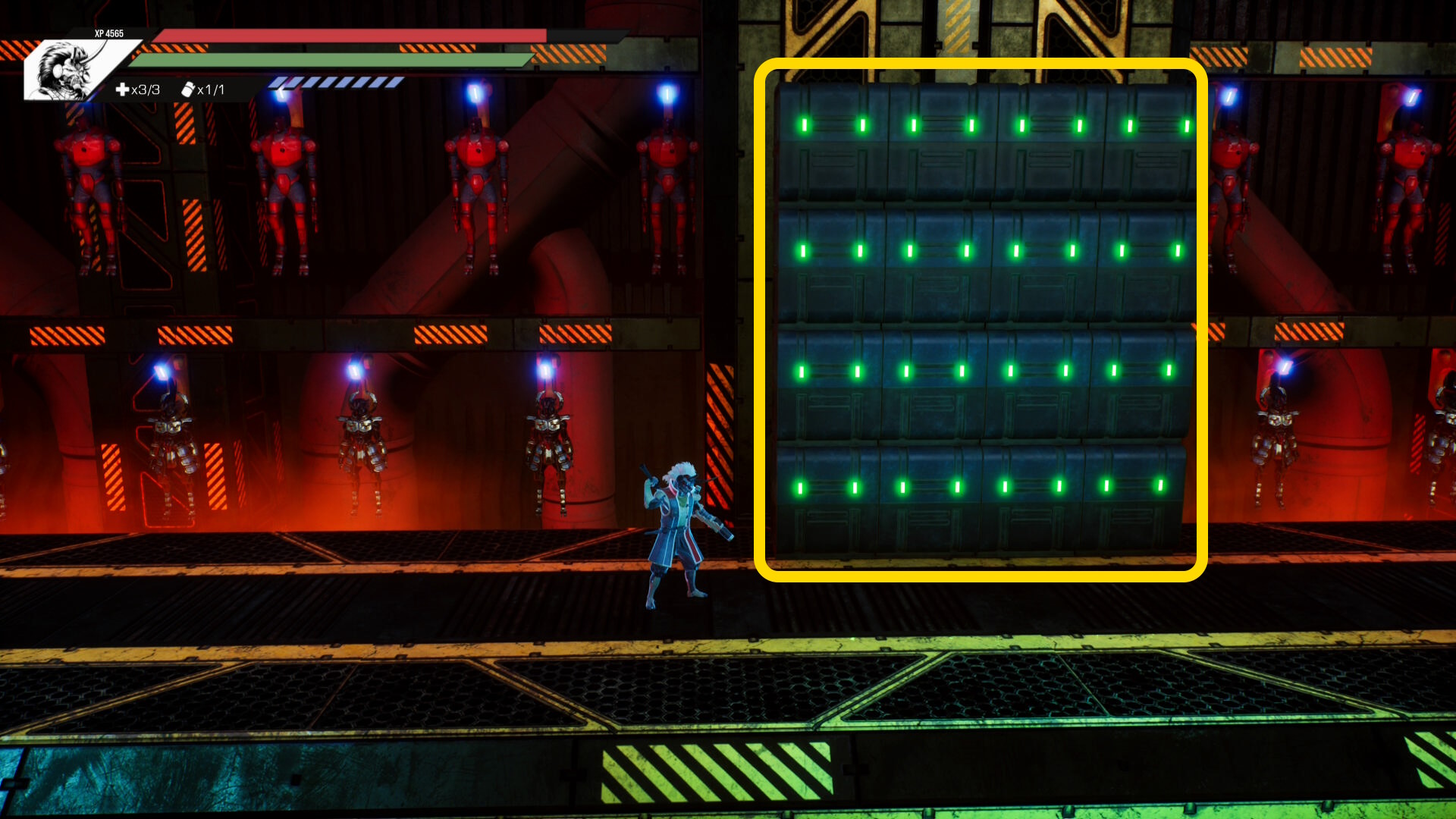
Task: Click the character portrait in the HUD
Action: [67, 71]
